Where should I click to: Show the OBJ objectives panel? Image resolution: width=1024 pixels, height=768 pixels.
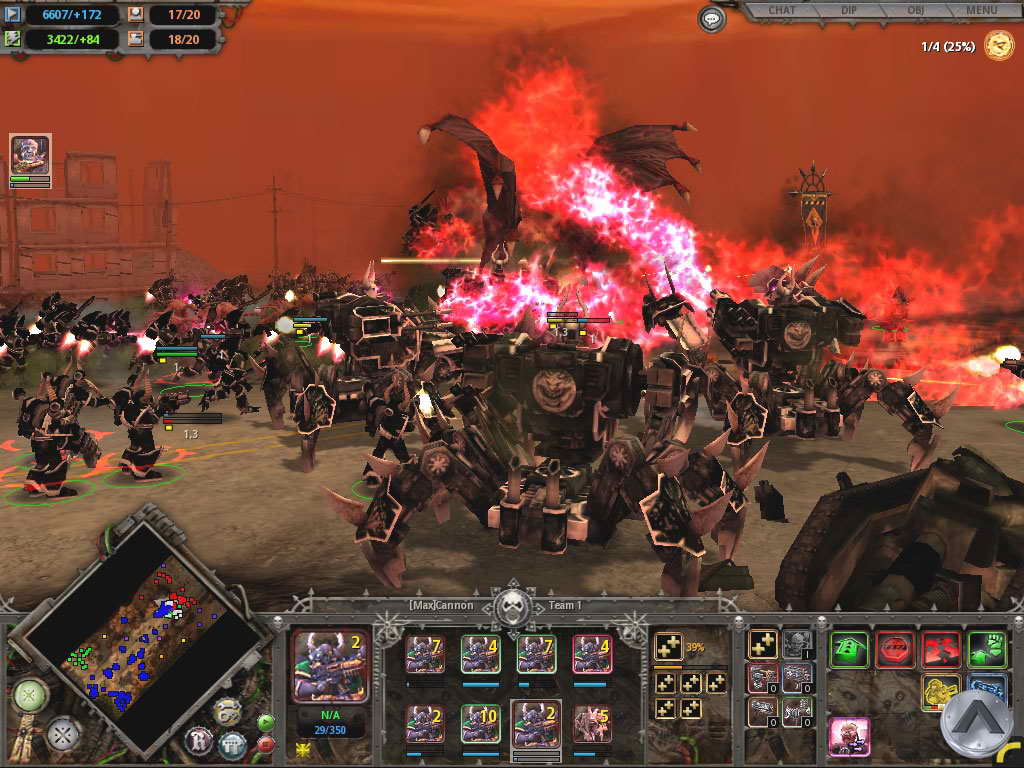click(915, 11)
